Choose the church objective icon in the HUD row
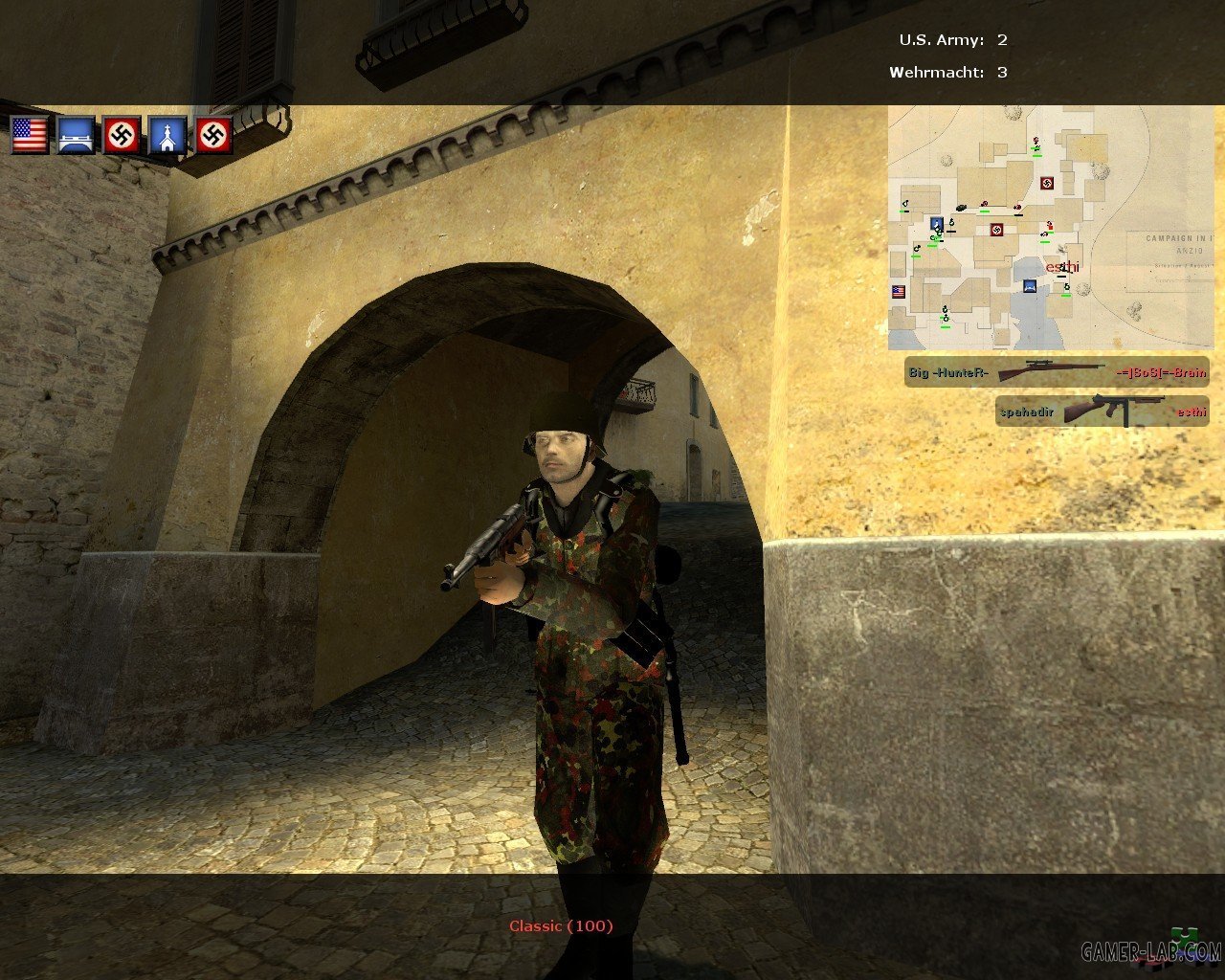1225x980 pixels. pyautogui.click(x=167, y=135)
